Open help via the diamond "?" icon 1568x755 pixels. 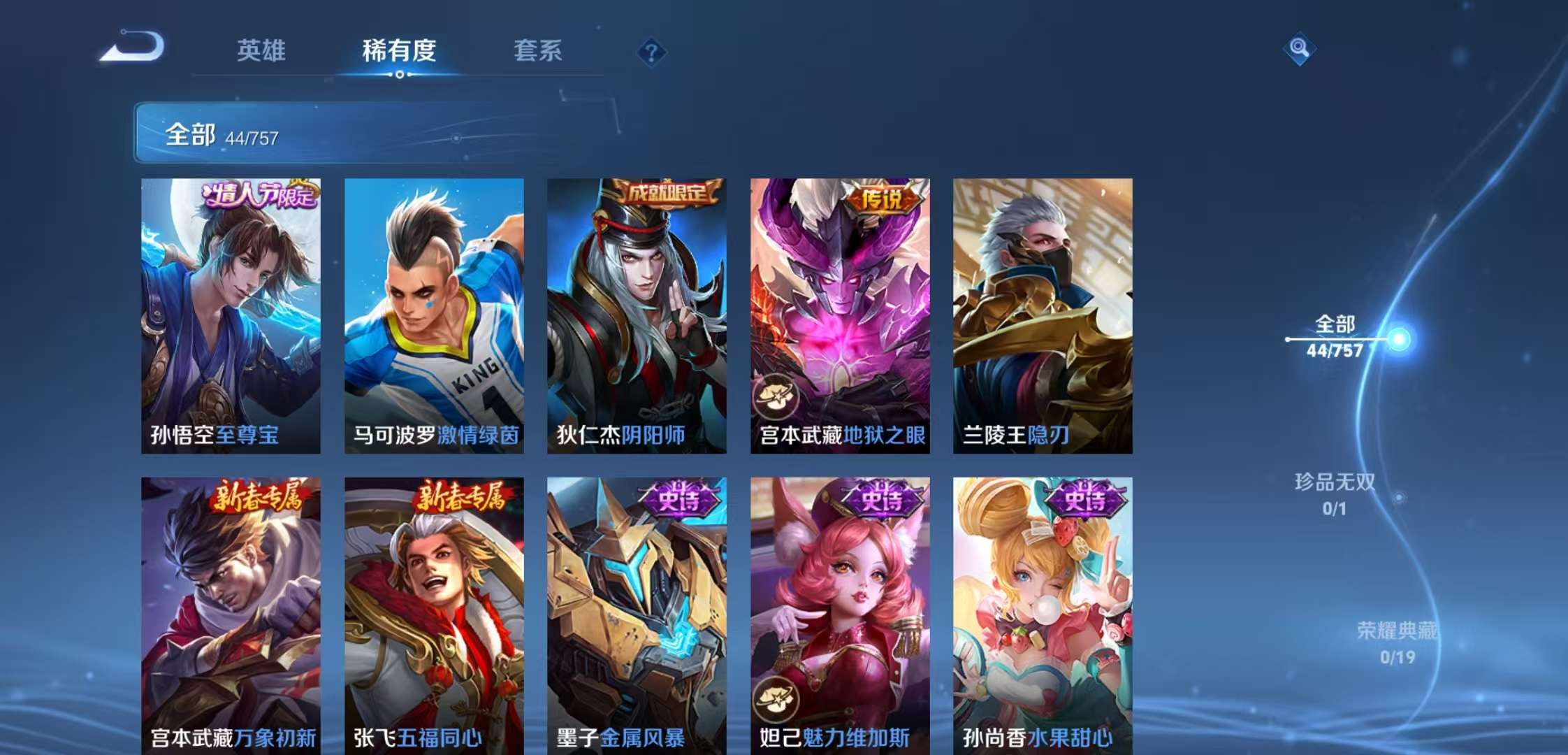click(x=650, y=52)
